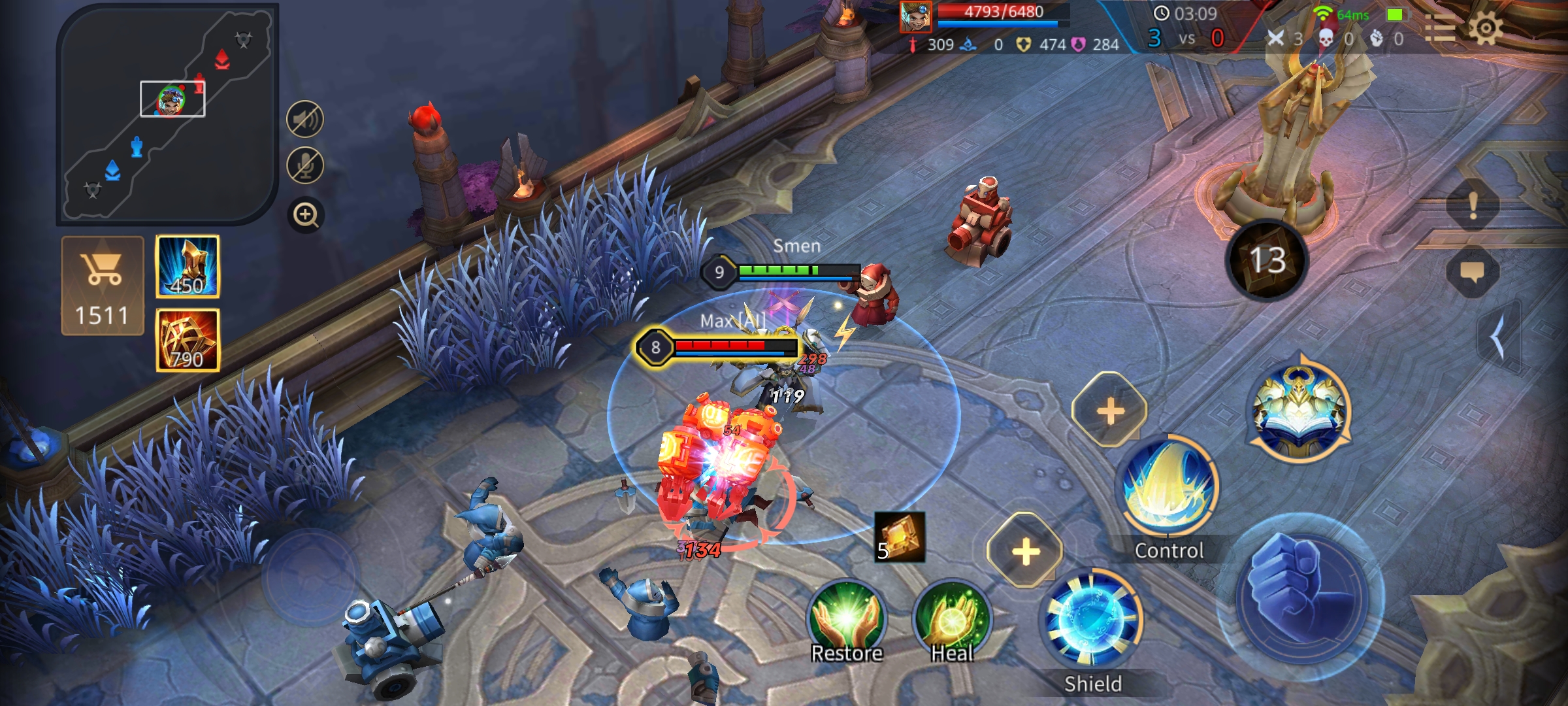The height and width of the screenshot is (706, 1568).
Task: Upgrade the Shield skill with plus button
Action: 1025,551
